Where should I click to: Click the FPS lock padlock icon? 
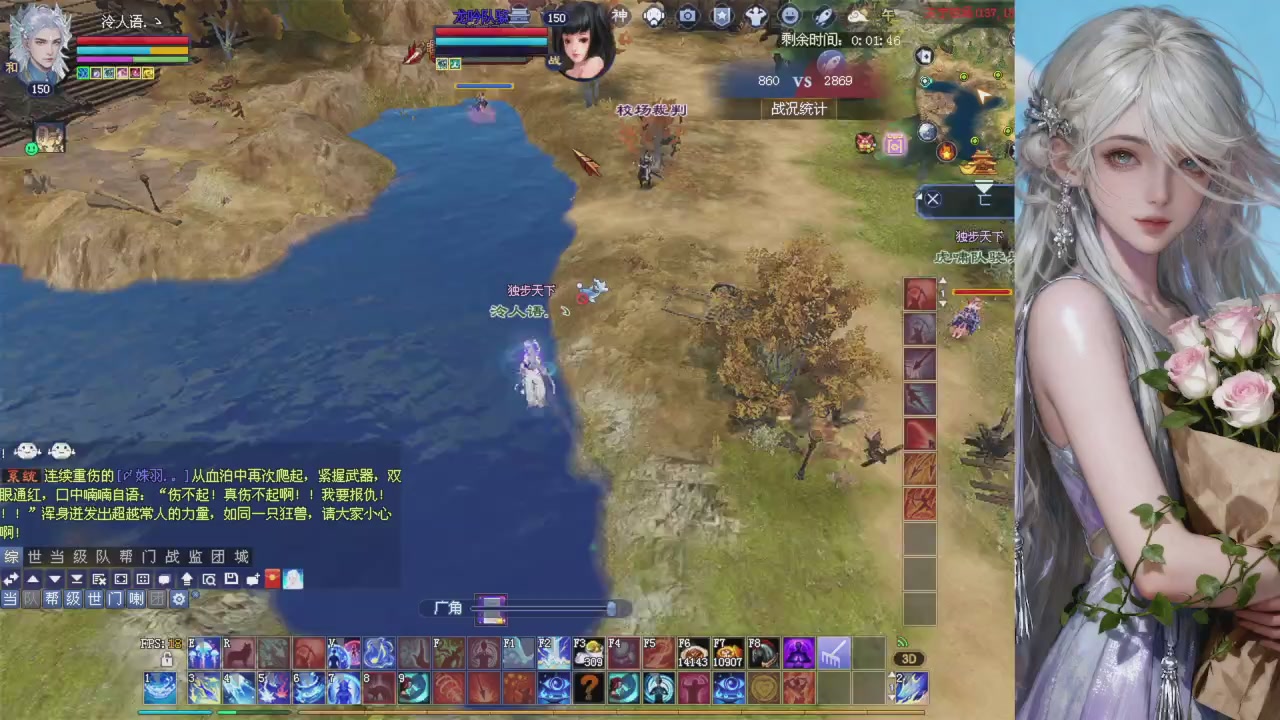168,659
